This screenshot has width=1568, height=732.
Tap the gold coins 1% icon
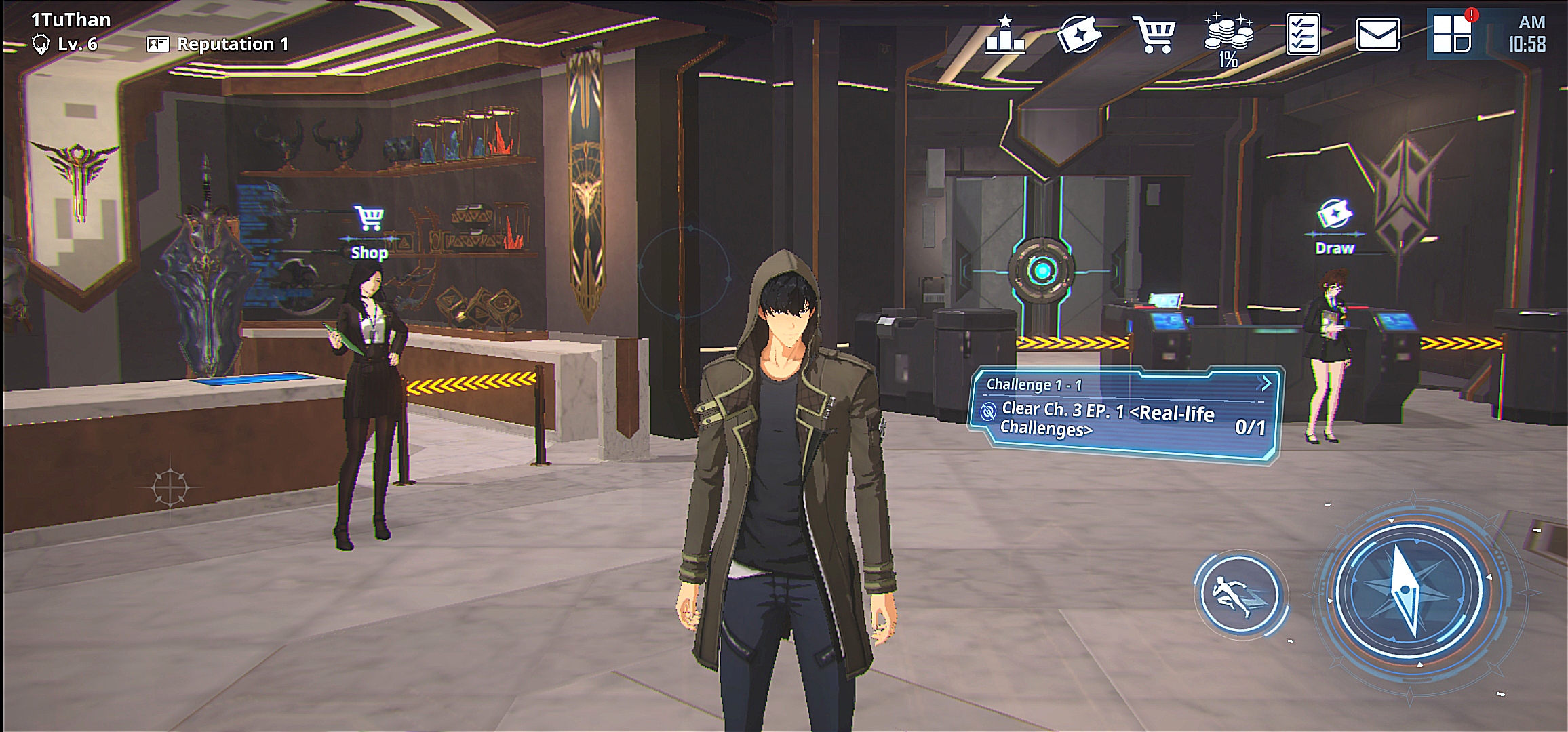[1228, 38]
